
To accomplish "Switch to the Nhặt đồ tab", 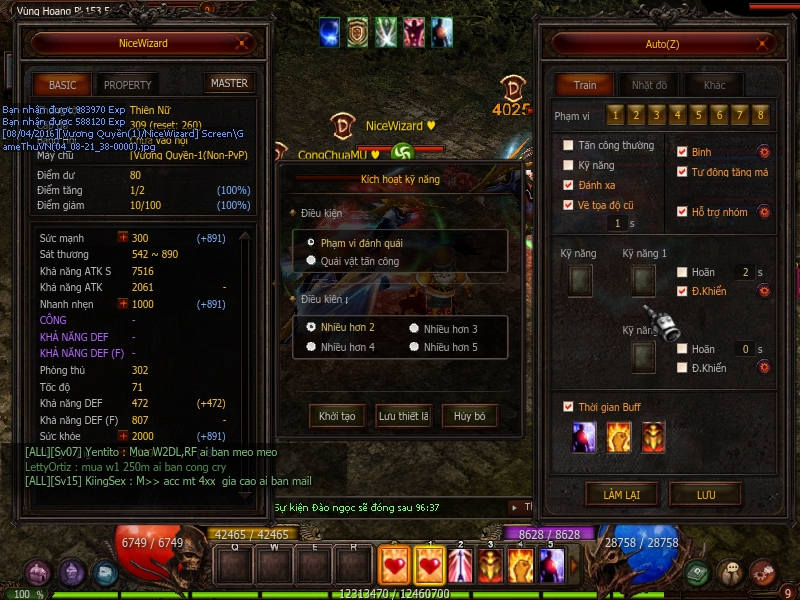I will click(x=650, y=85).
